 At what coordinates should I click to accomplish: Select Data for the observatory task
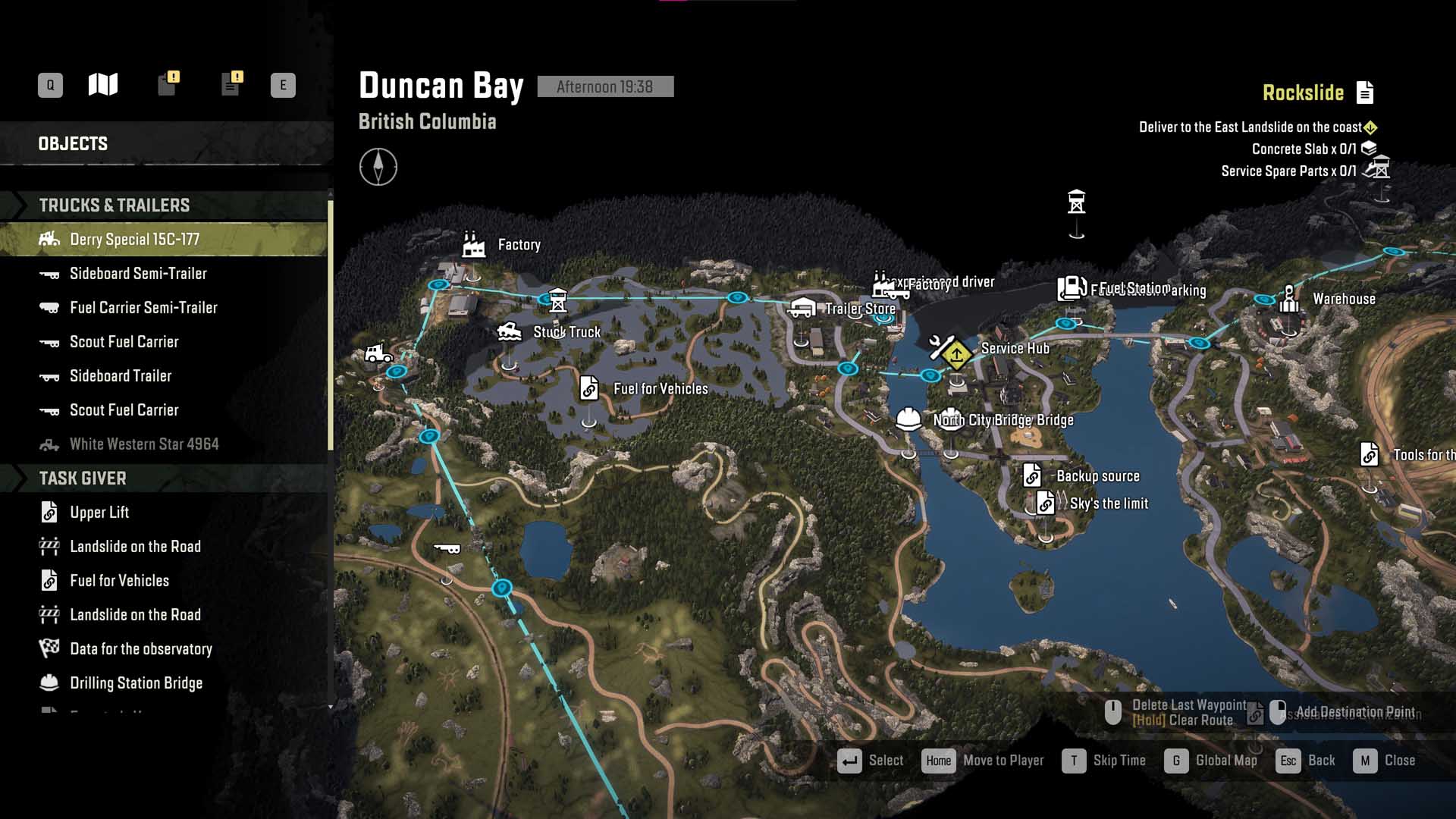click(141, 649)
